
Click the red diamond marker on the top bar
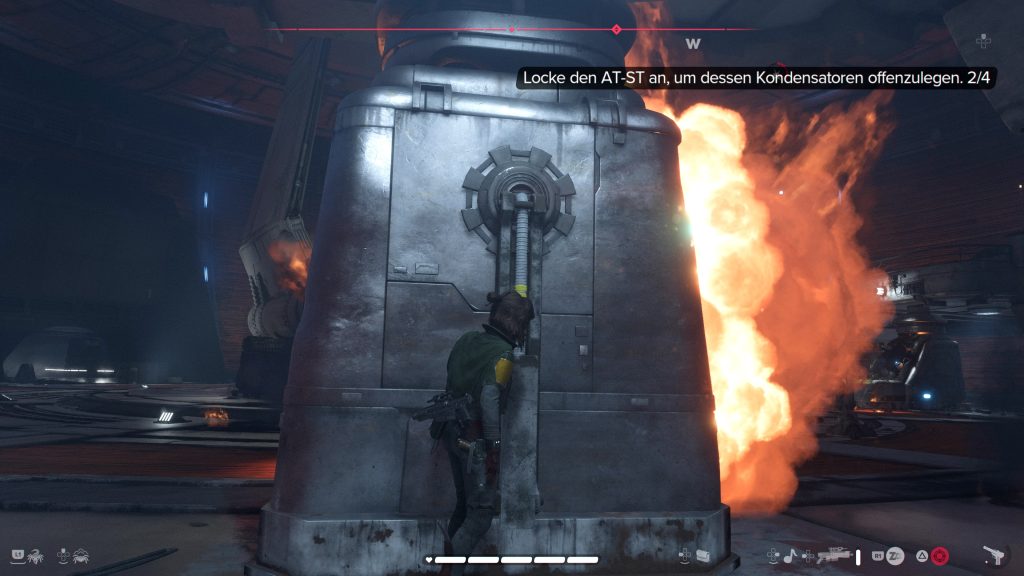coord(616,30)
